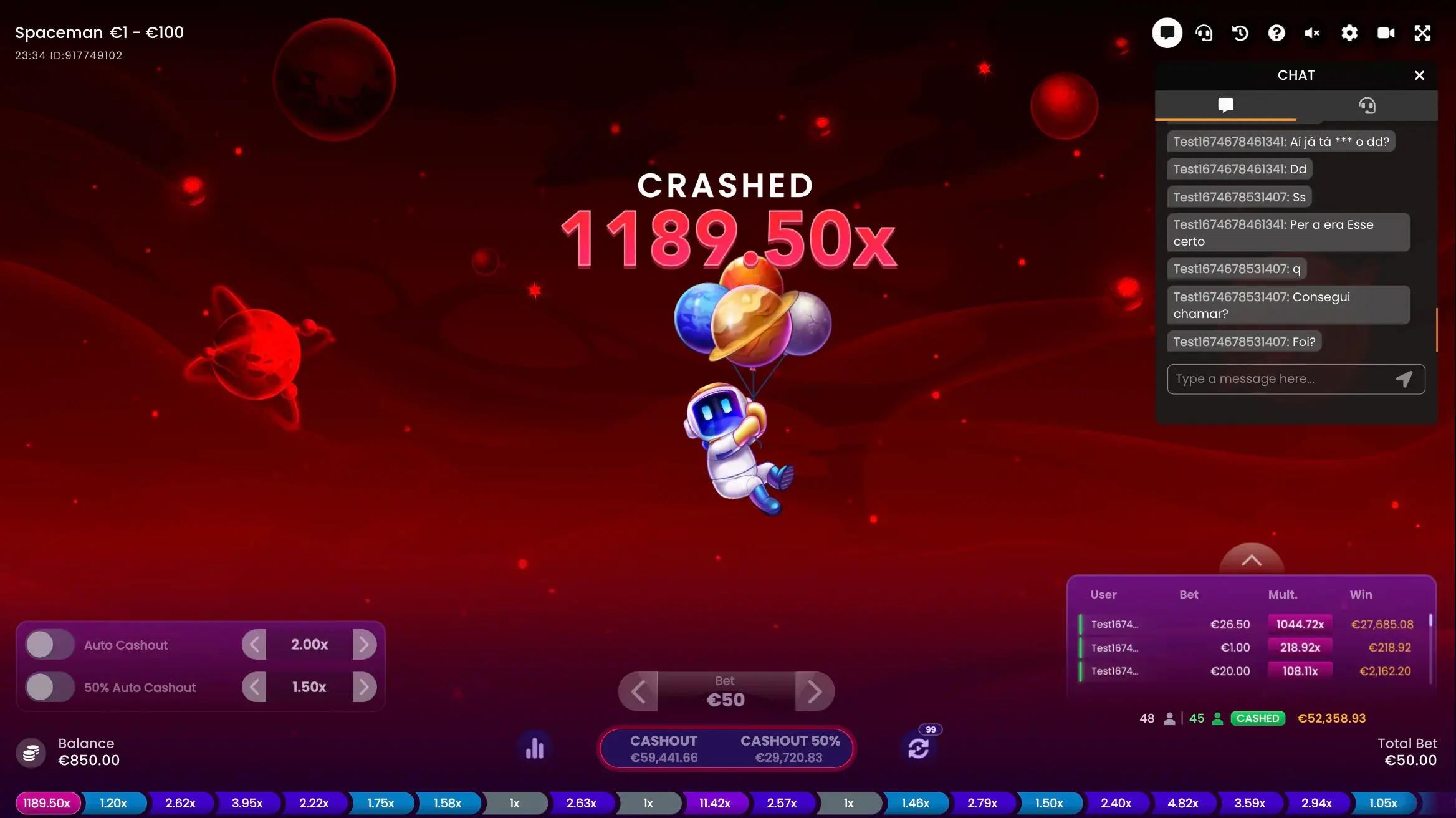
Task: Lower the bet amount below €50
Action: pos(638,691)
